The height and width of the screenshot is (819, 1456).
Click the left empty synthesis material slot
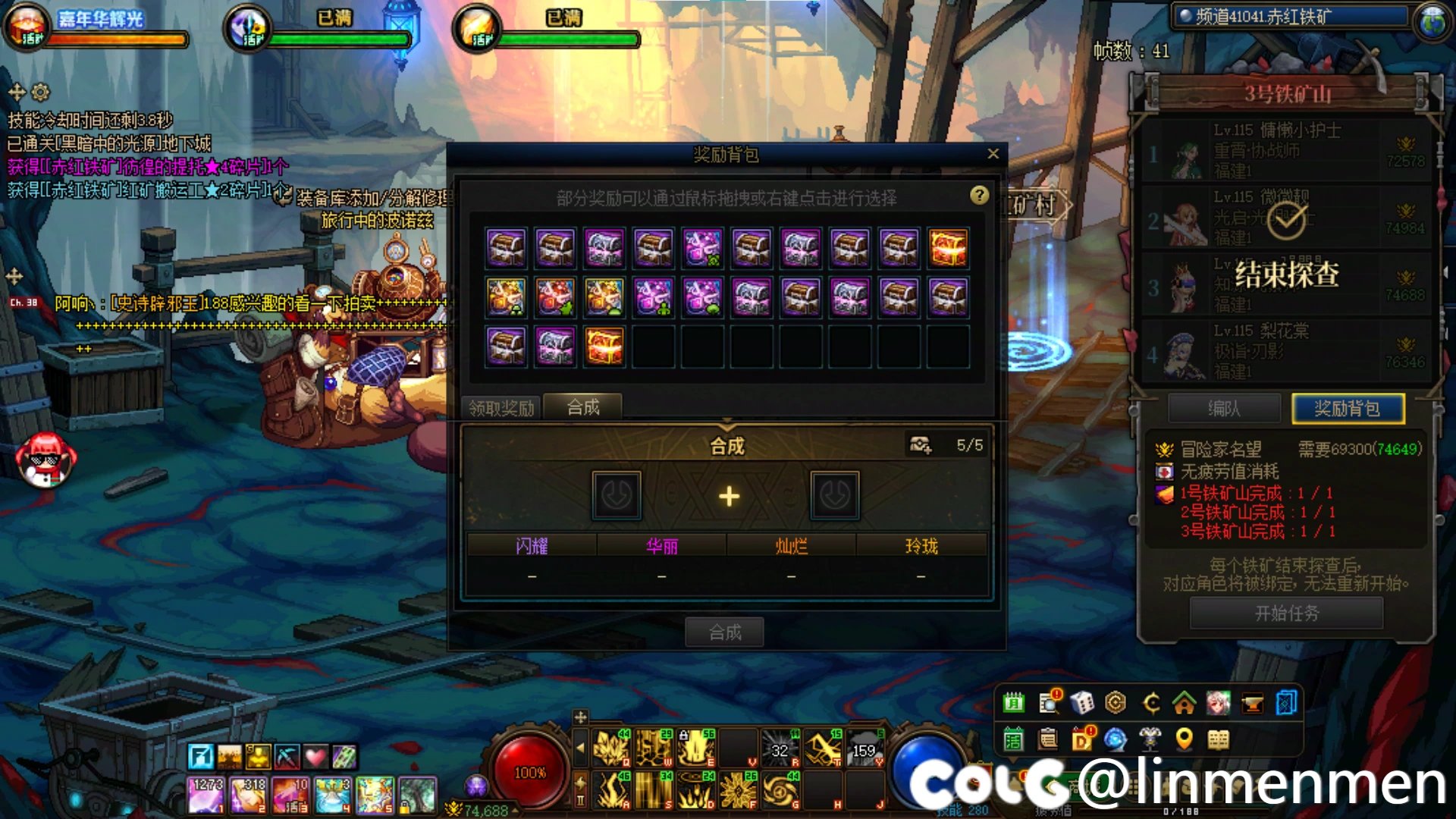(617, 496)
